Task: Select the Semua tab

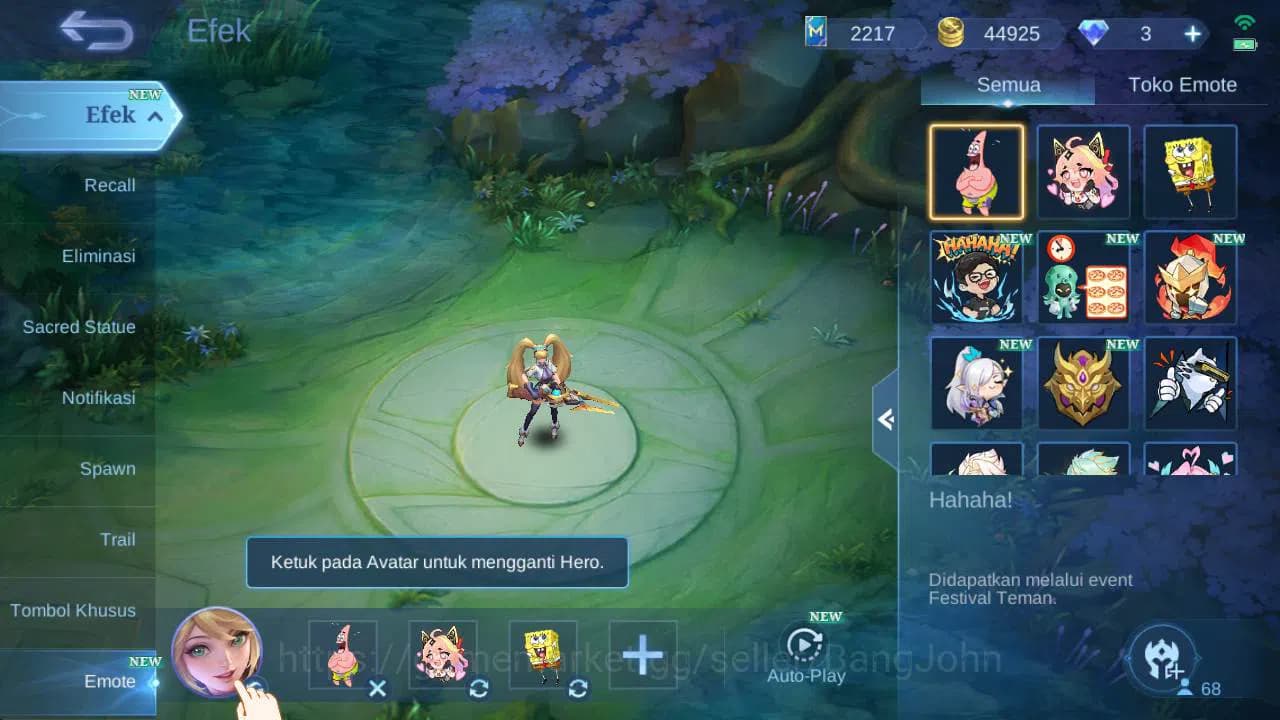Action: 1007,85
